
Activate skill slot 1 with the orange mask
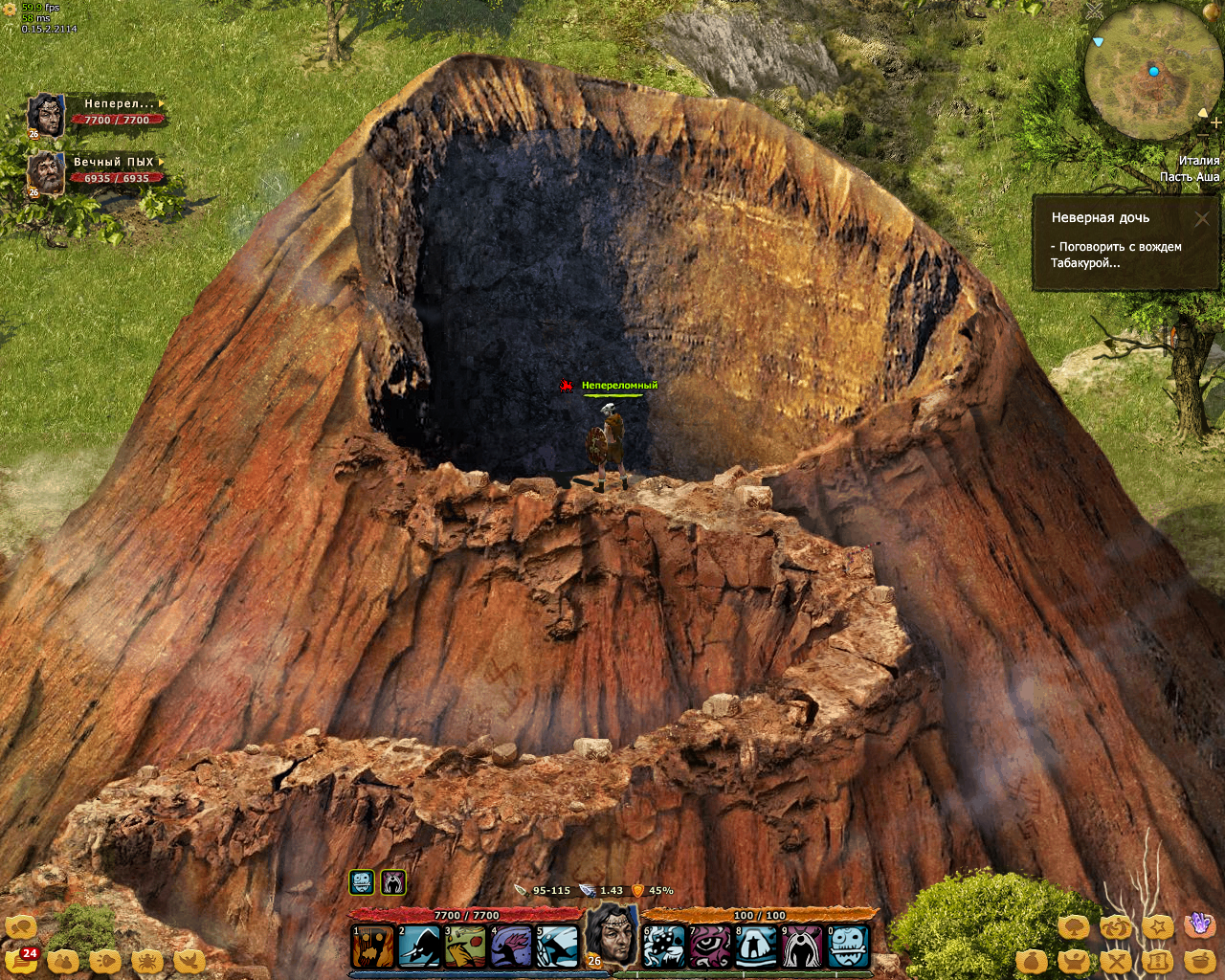[x=372, y=947]
